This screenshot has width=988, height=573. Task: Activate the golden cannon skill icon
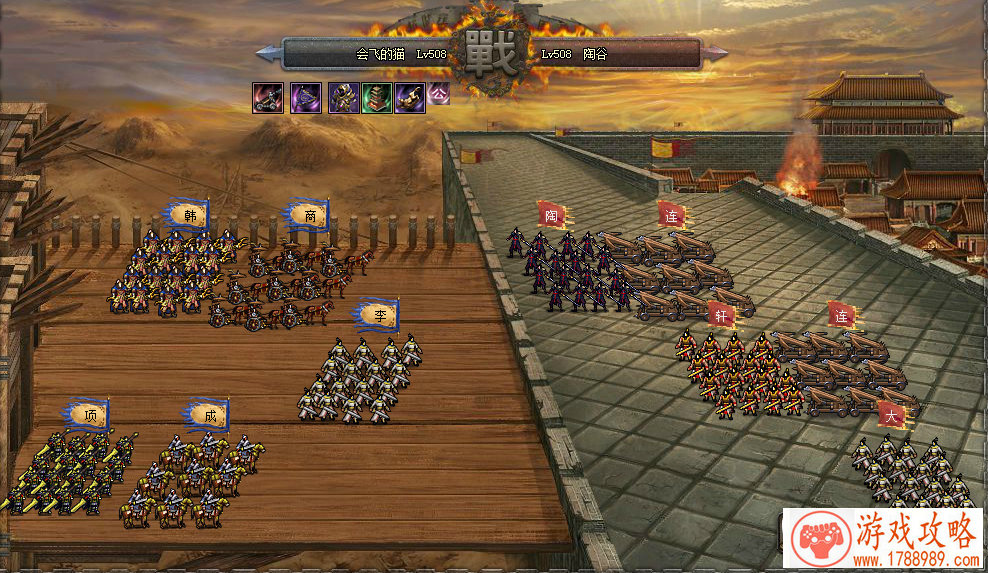(409, 98)
